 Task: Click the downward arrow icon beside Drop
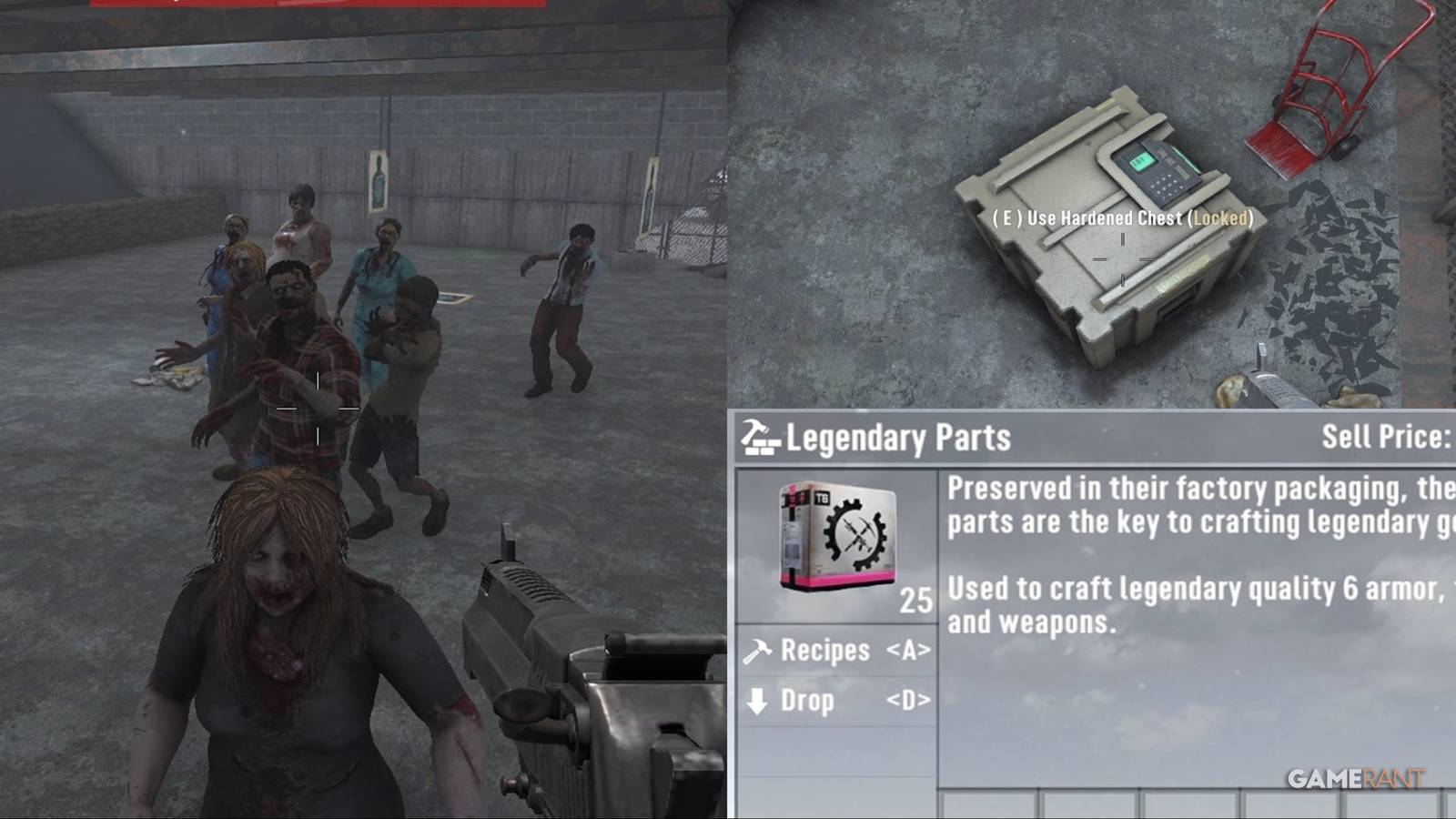(x=758, y=701)
